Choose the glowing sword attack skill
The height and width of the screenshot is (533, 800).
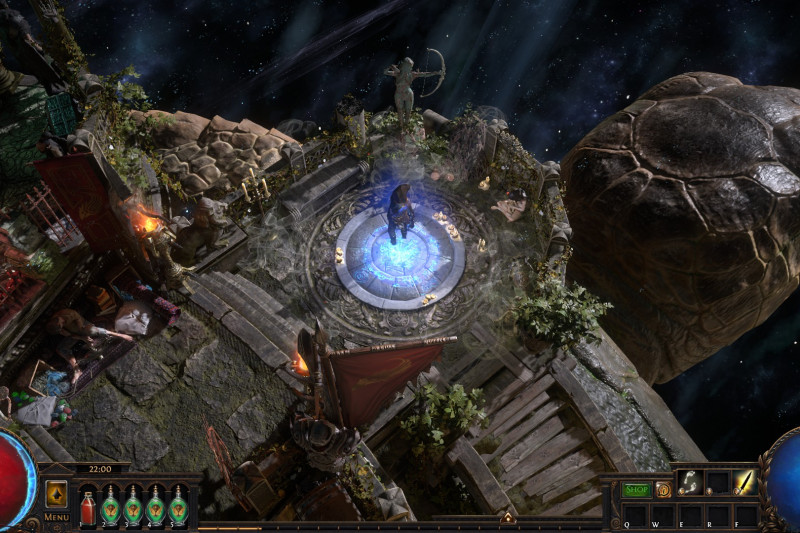pyautogui.click(x=745, y=482)
